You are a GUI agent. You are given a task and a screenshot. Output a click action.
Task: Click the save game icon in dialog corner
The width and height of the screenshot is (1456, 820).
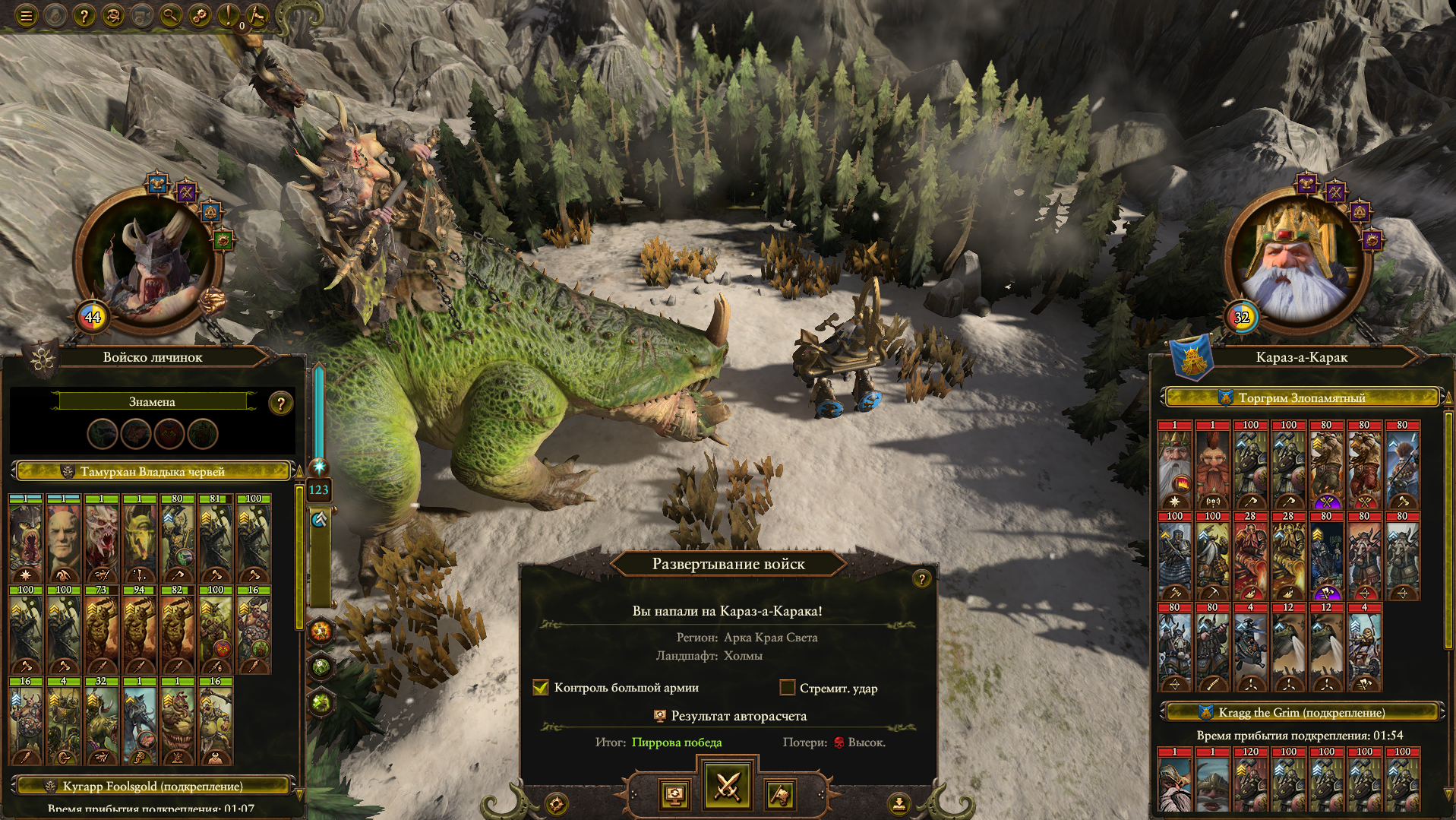(x=899, y=803)
